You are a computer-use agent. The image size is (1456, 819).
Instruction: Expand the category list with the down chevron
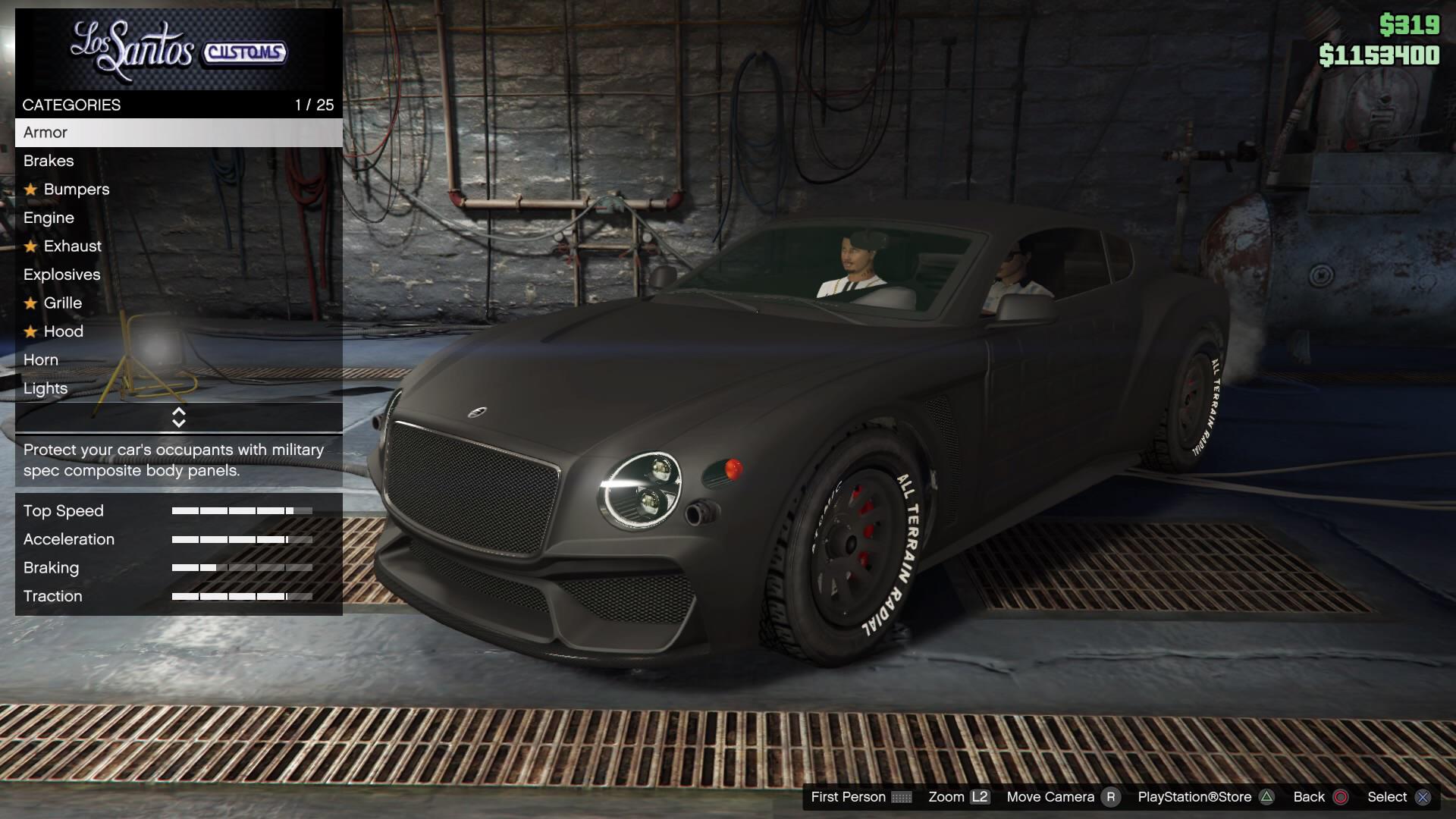click(179, 423)
